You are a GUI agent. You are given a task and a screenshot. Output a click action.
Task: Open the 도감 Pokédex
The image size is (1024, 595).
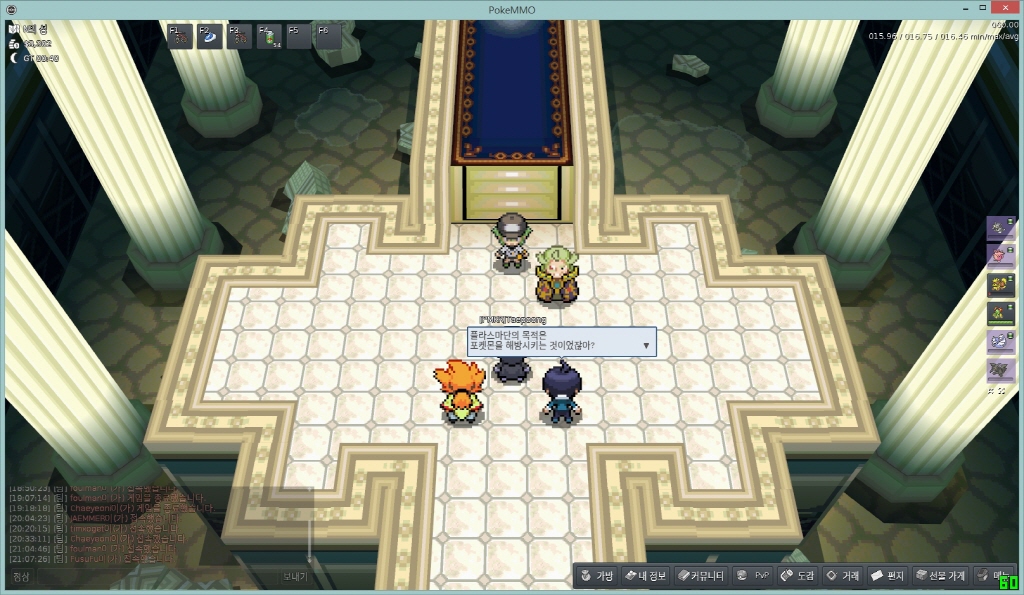(x=797, y=576)
